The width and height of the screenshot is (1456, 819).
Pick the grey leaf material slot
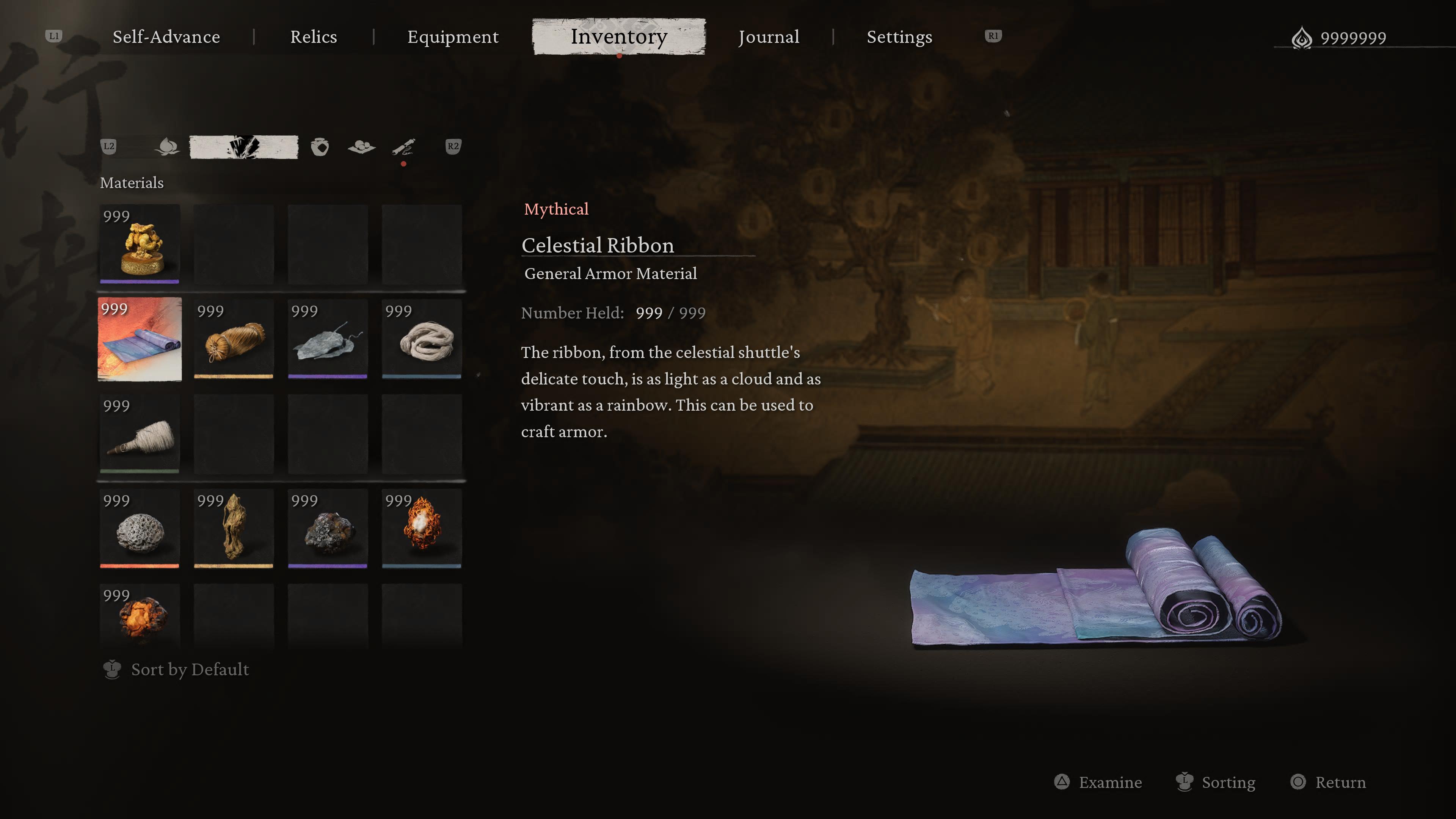pyautogui.click(x=327, y=339)
